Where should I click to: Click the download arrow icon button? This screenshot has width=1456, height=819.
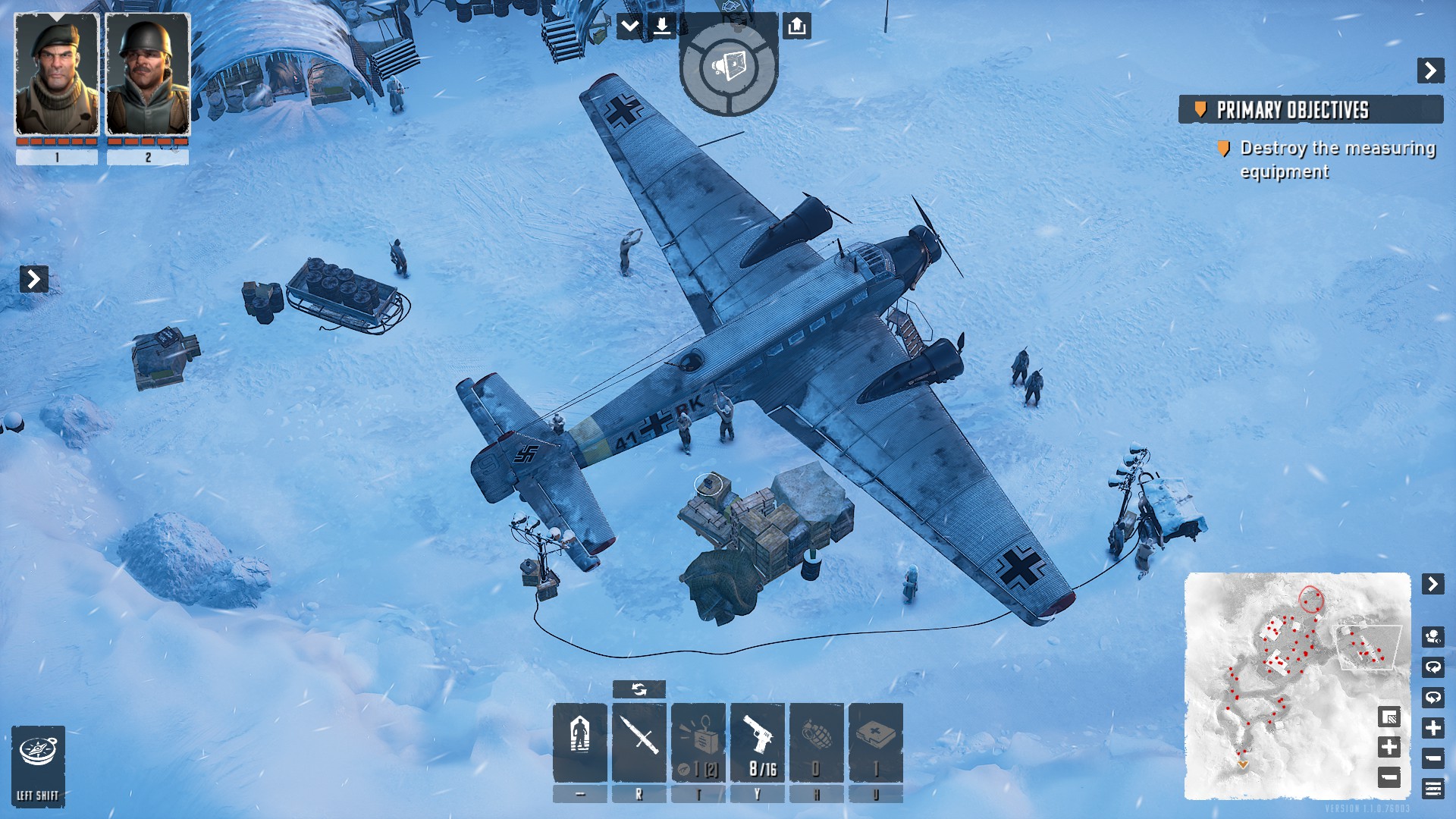662,27
